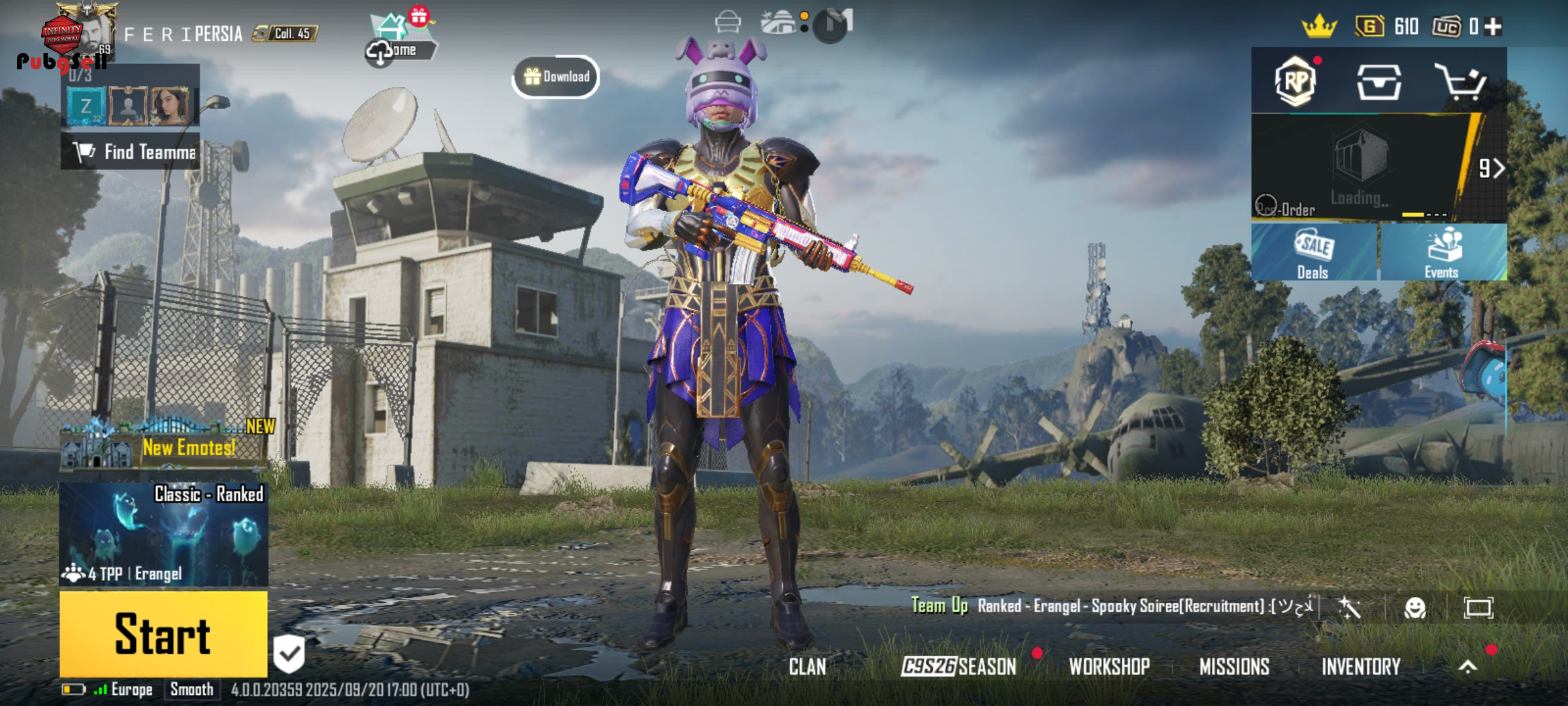Go to WORKSHOP
The image size is (1568, 706).
pos(1109,666)
